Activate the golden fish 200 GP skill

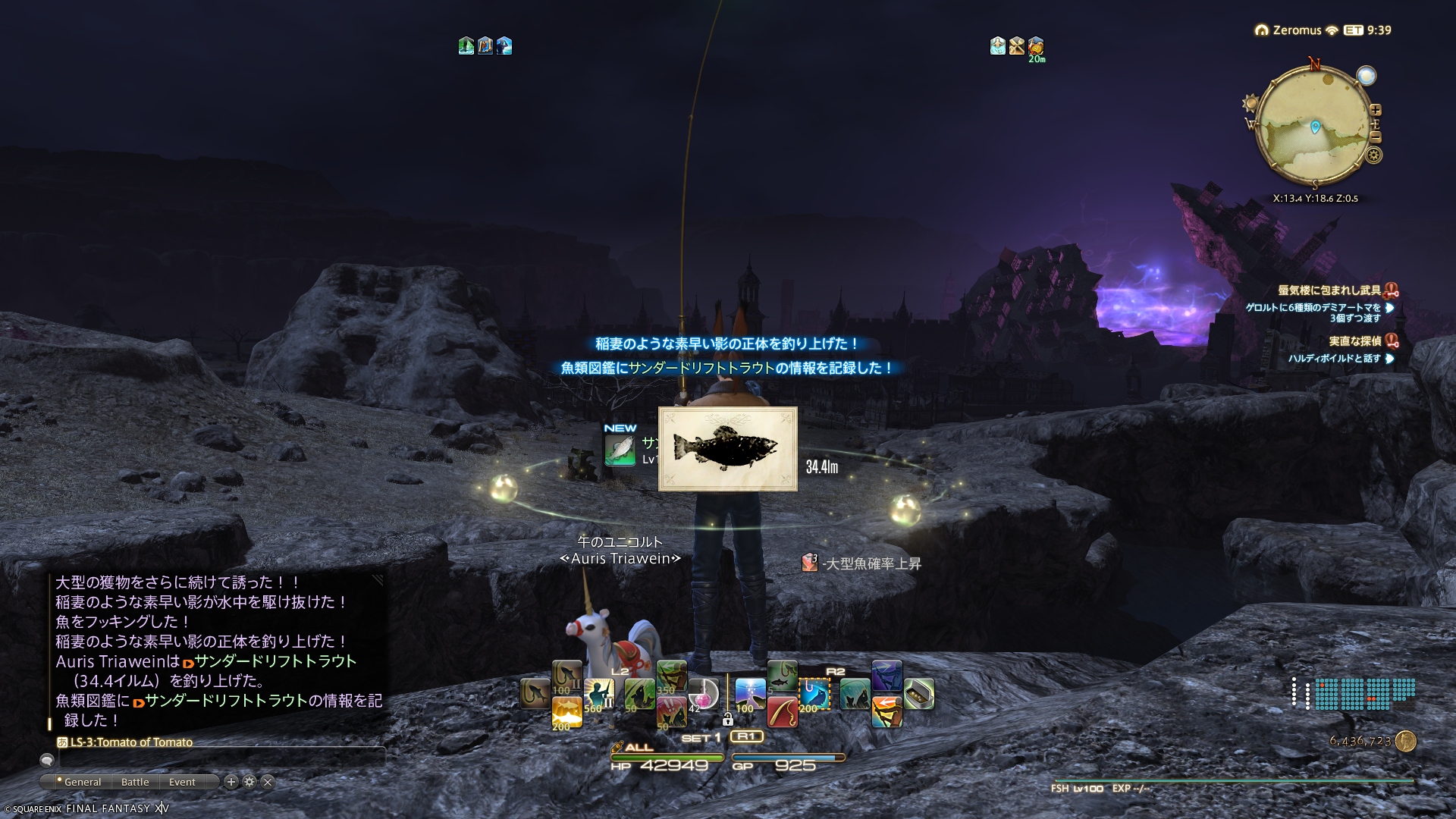coord(566,712)
